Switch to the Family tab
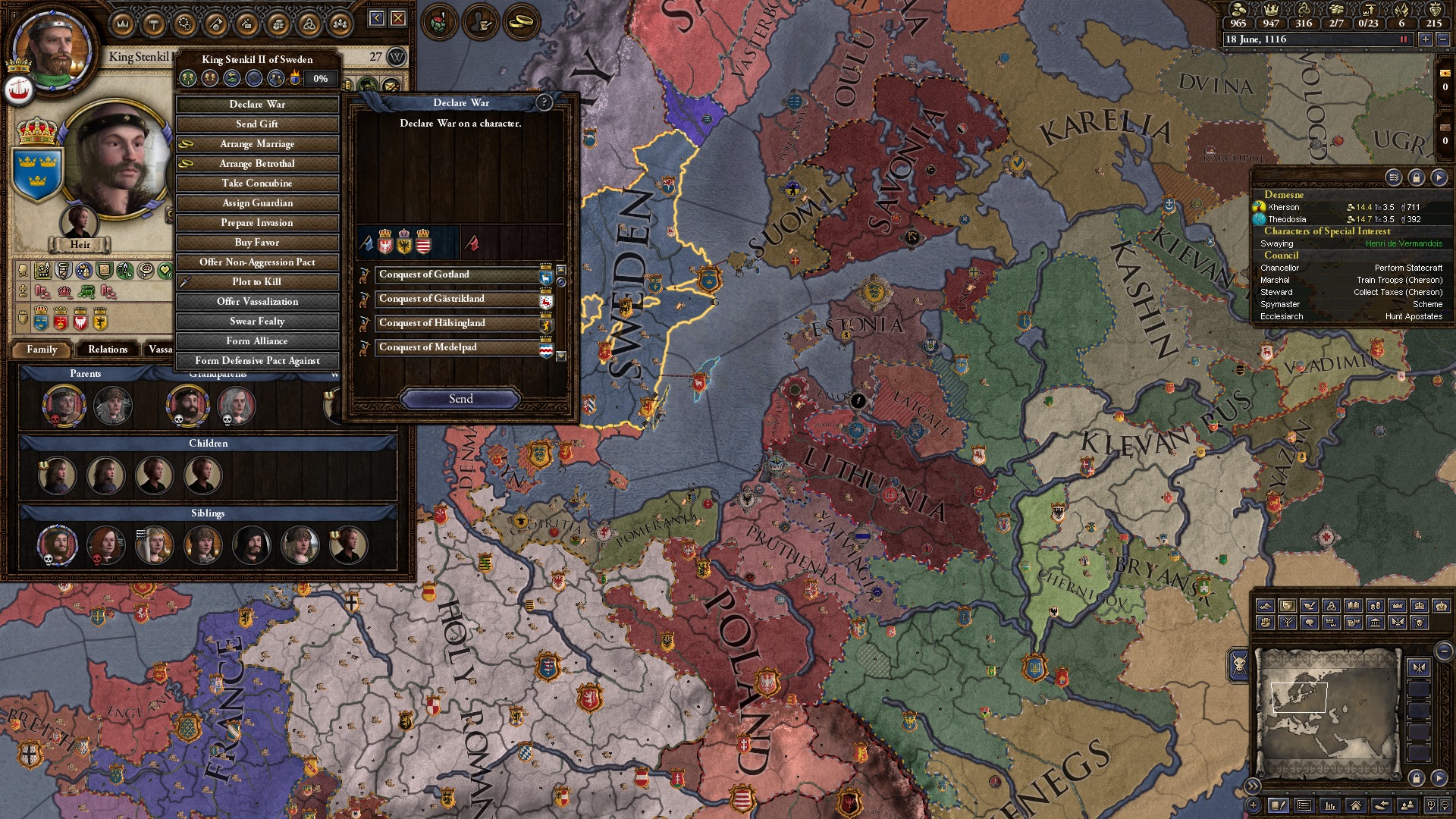 pos(42,350)
